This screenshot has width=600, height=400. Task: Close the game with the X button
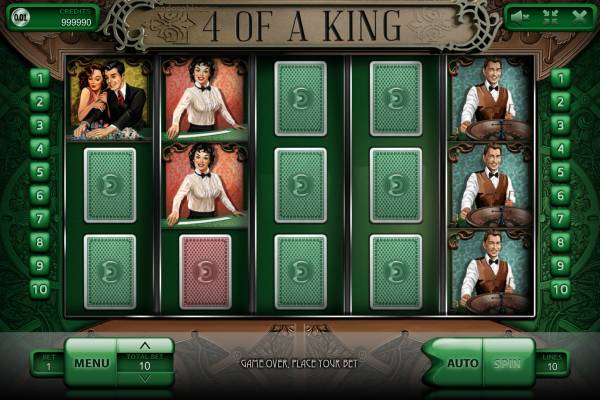pyautogui.click(x=579, y=16)
